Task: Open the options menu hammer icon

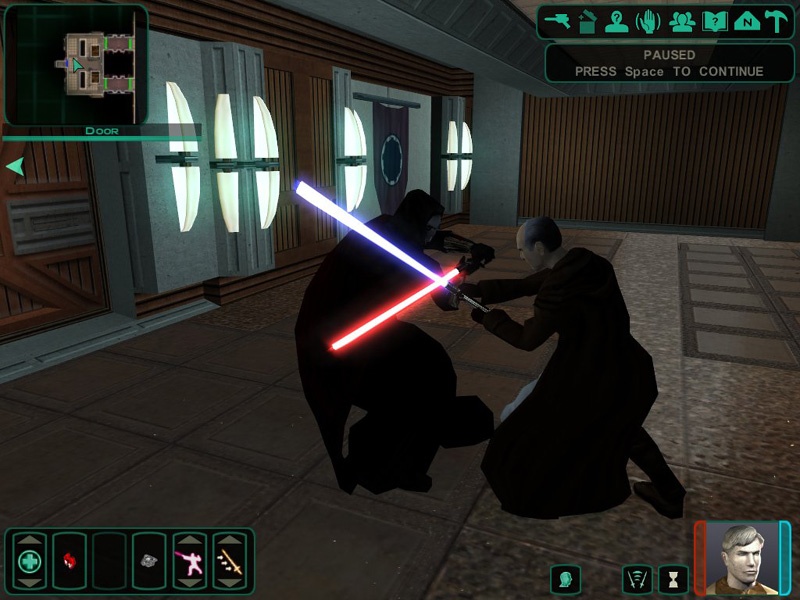Action: [777, 20]
